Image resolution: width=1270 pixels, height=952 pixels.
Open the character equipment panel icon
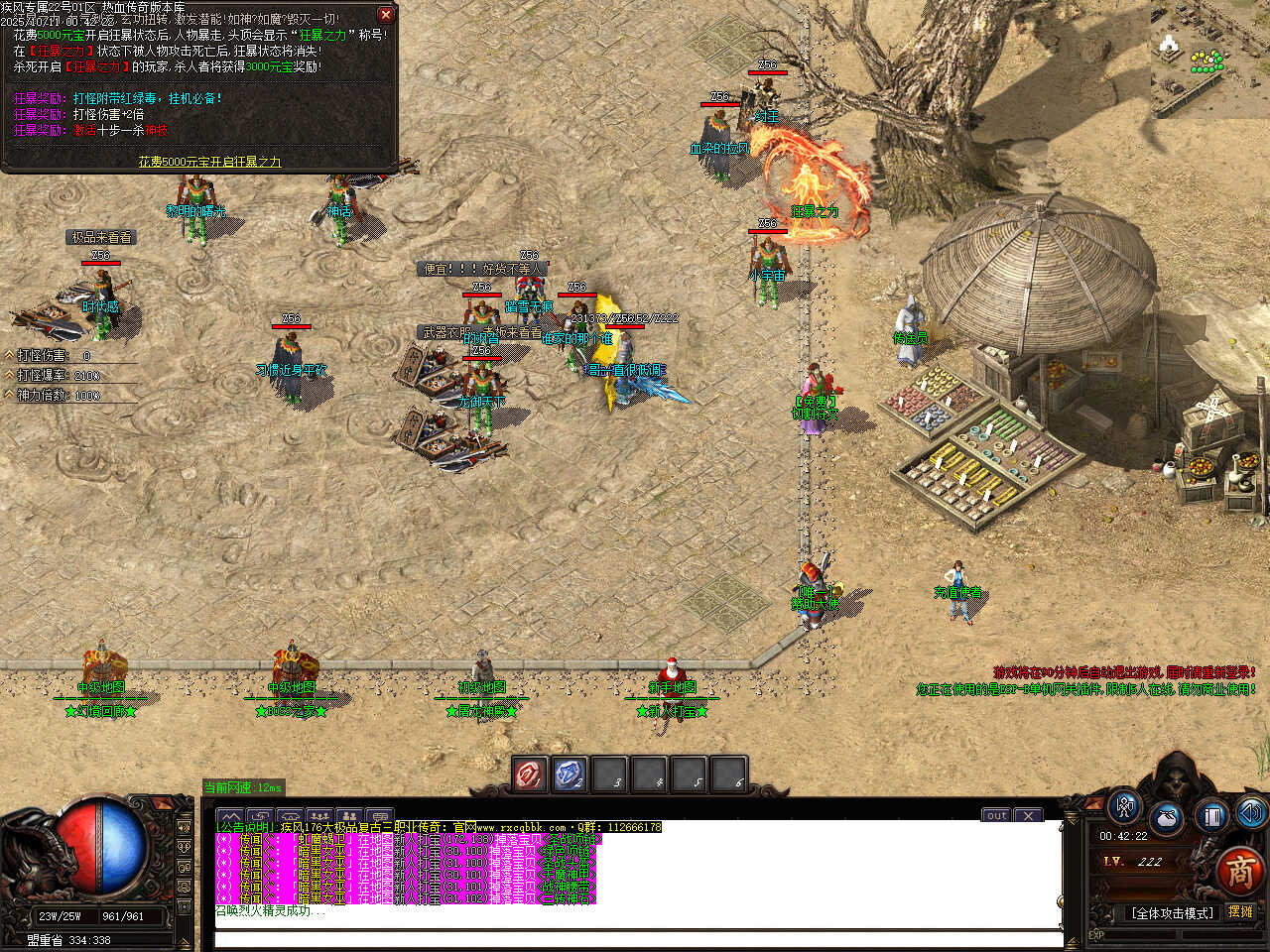[1124, 807]
